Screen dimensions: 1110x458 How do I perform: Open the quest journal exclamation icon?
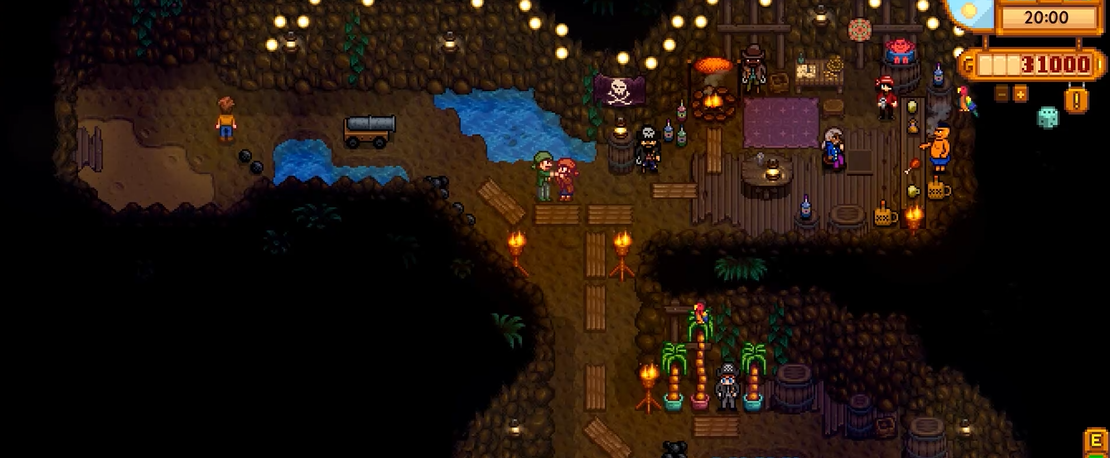1077,99
